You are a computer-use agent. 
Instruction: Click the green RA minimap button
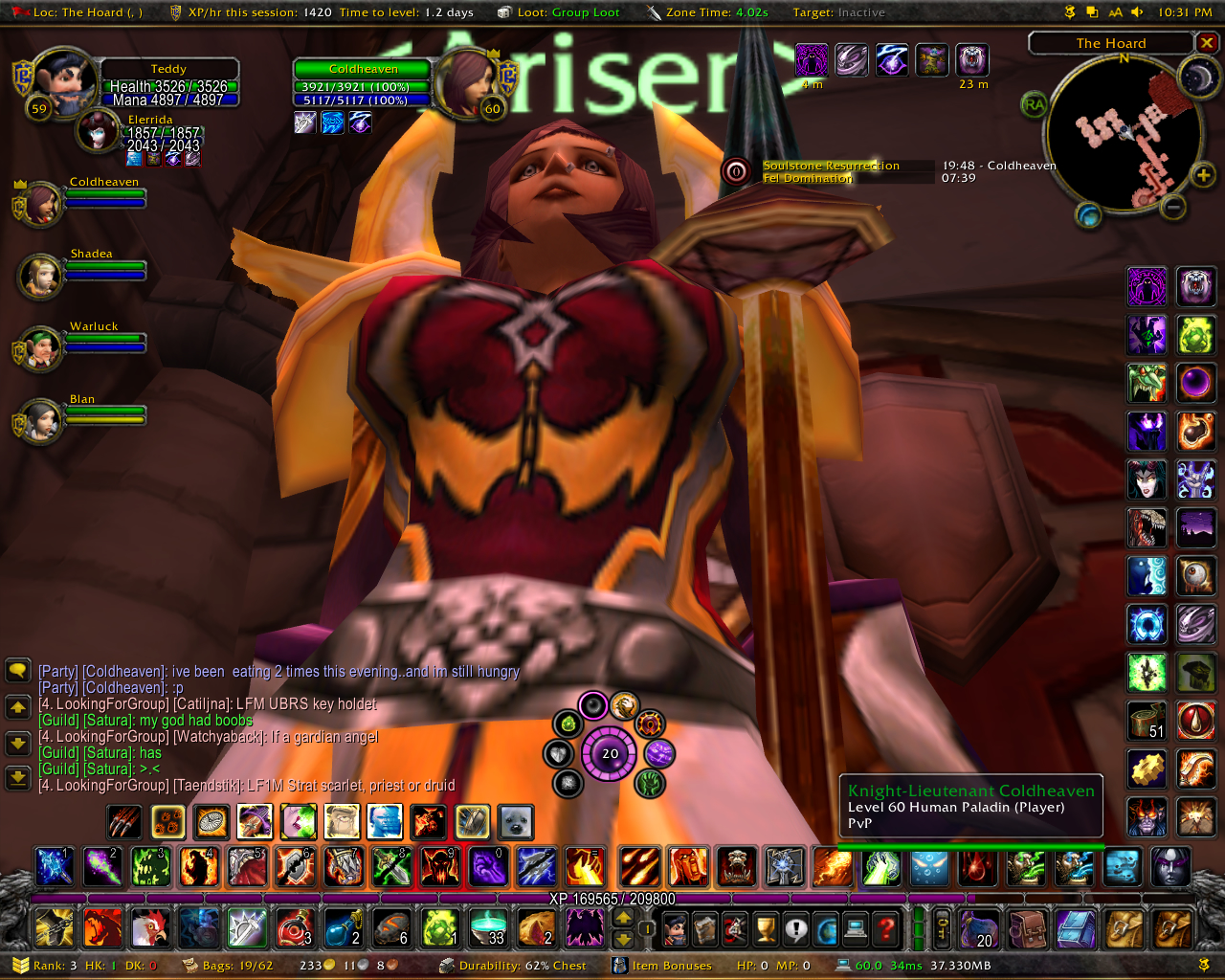tap(1034, 104)
